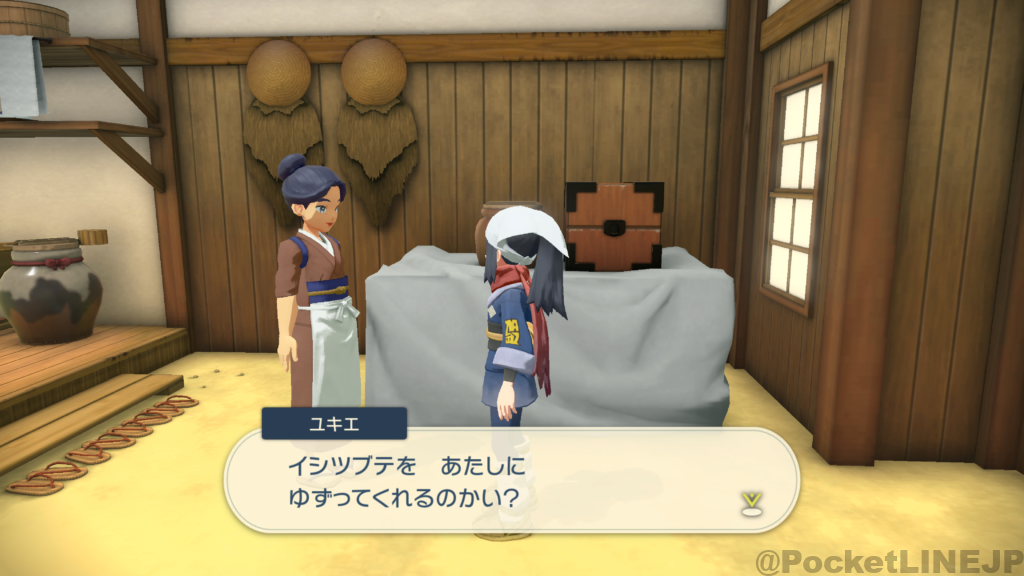Advance Yukie's dialogue text box

pos(510,480)
